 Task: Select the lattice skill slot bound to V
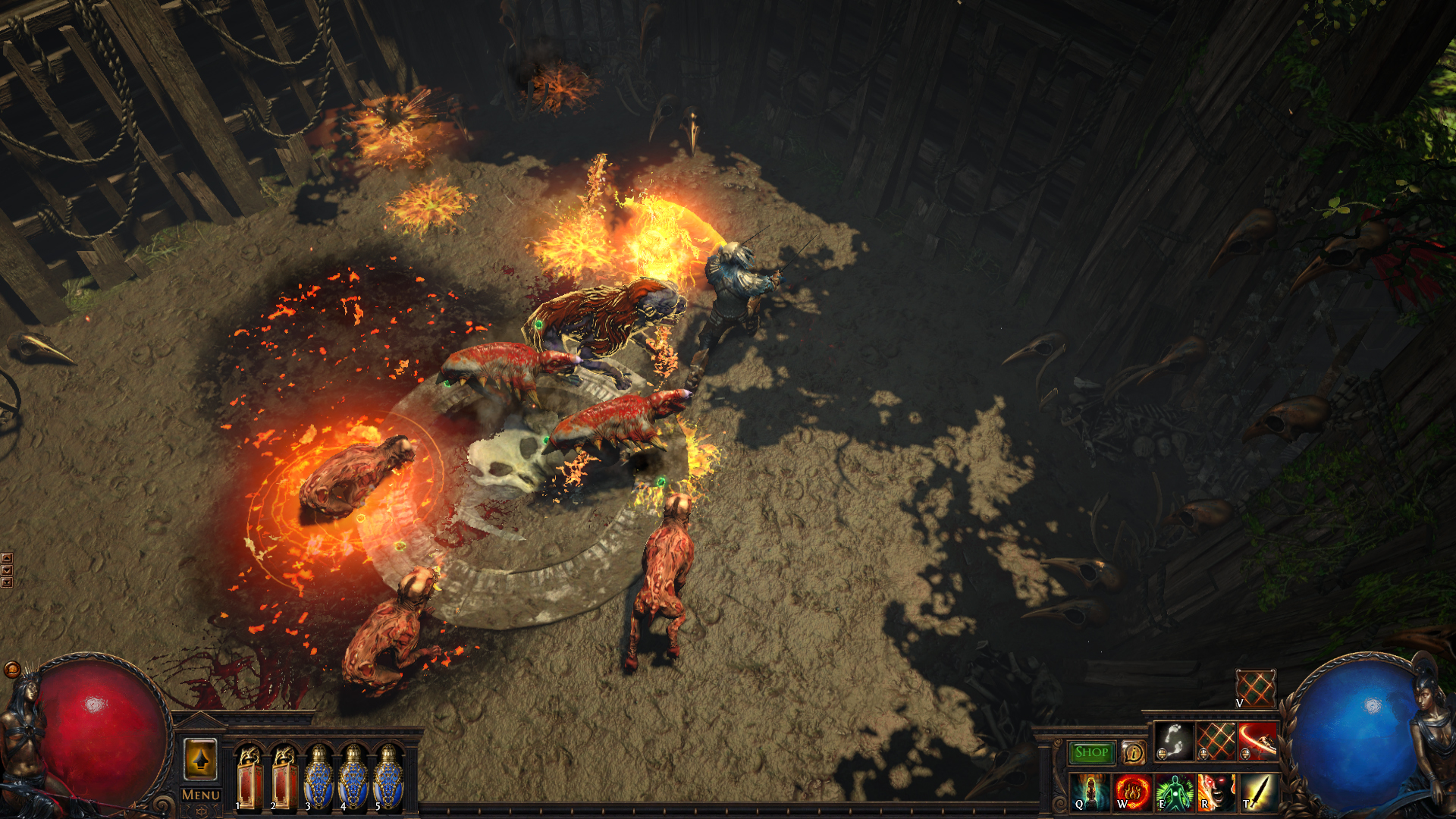tap(1255, 688)
